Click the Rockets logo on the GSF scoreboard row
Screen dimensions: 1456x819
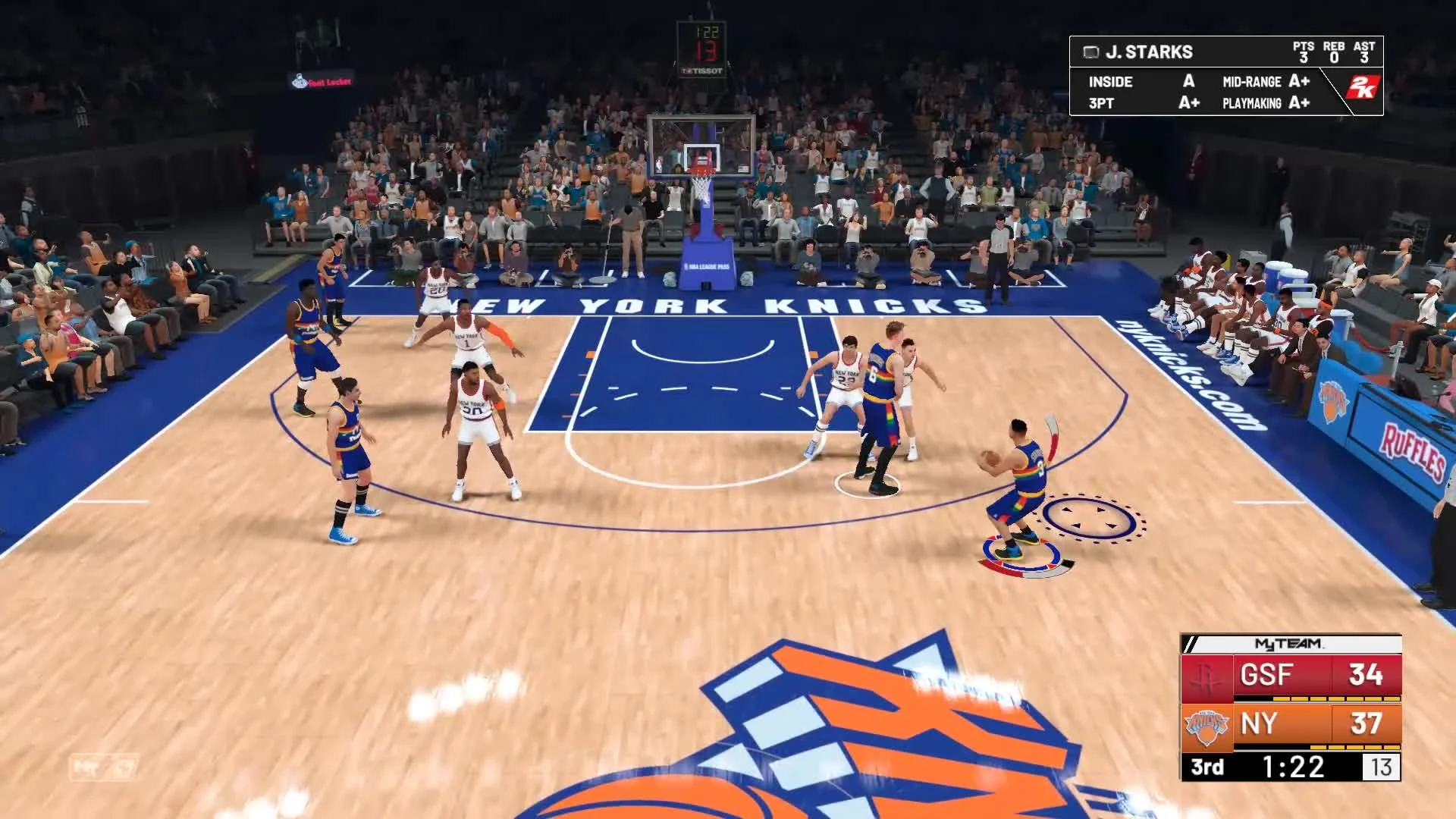tap(1206, 677)
